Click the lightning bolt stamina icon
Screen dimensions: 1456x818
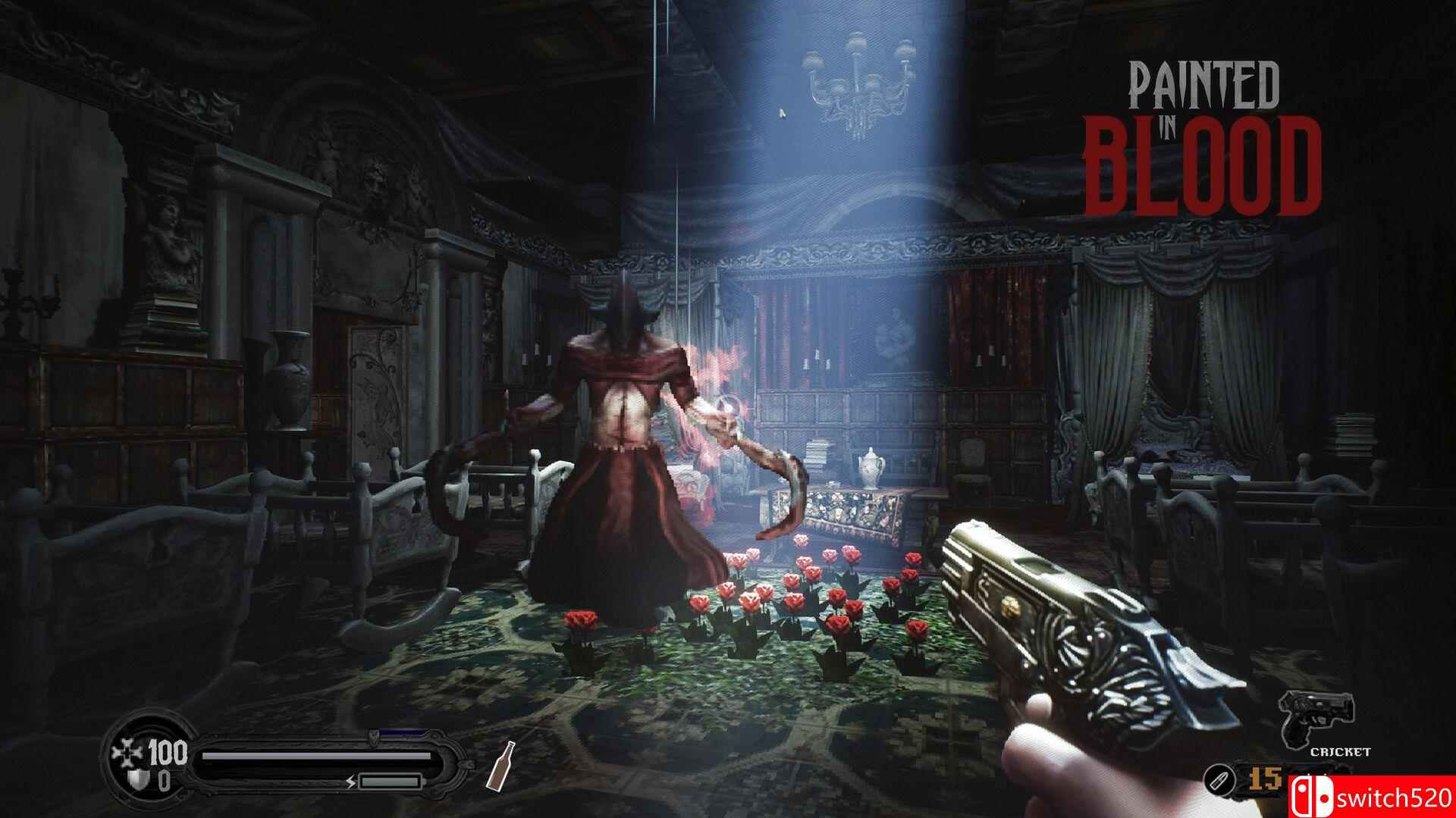[350, 782]
